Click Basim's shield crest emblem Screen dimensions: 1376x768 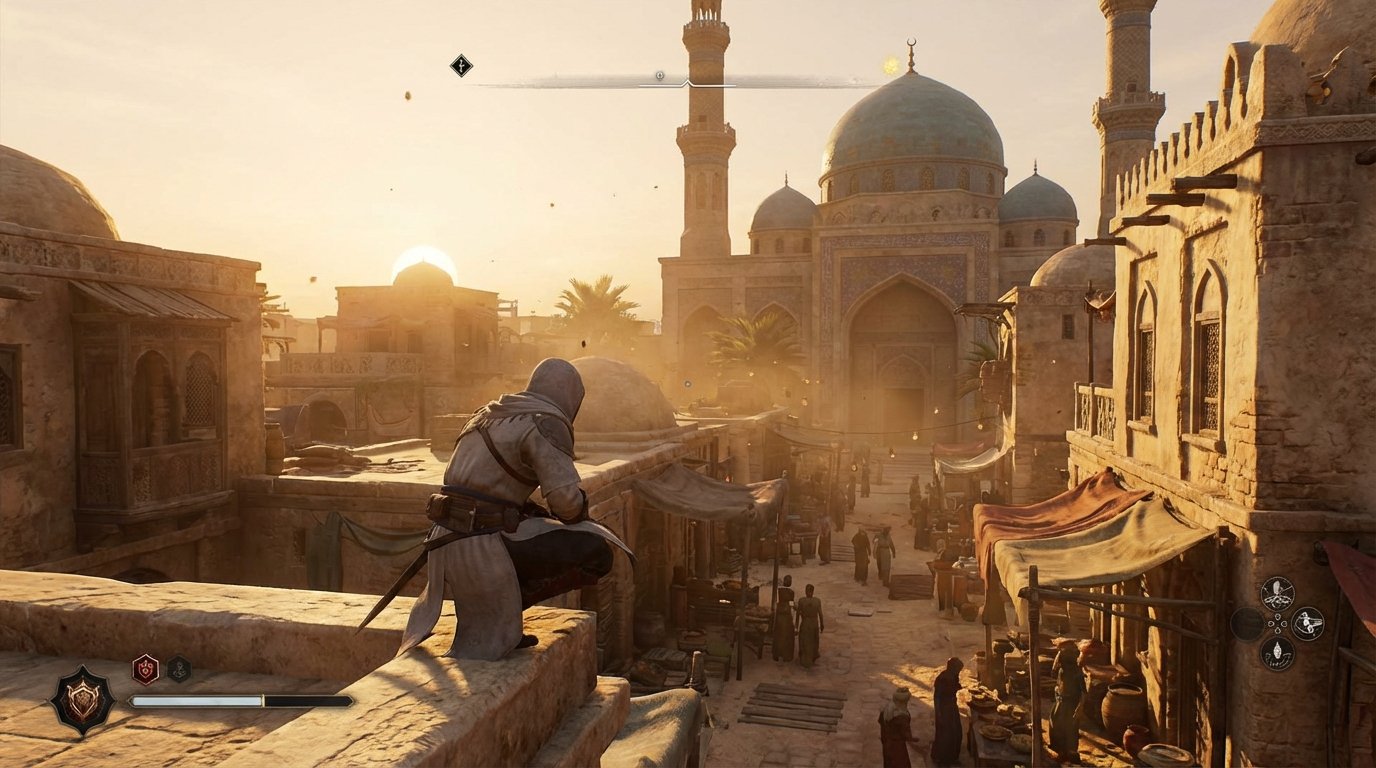pos(85,698)
